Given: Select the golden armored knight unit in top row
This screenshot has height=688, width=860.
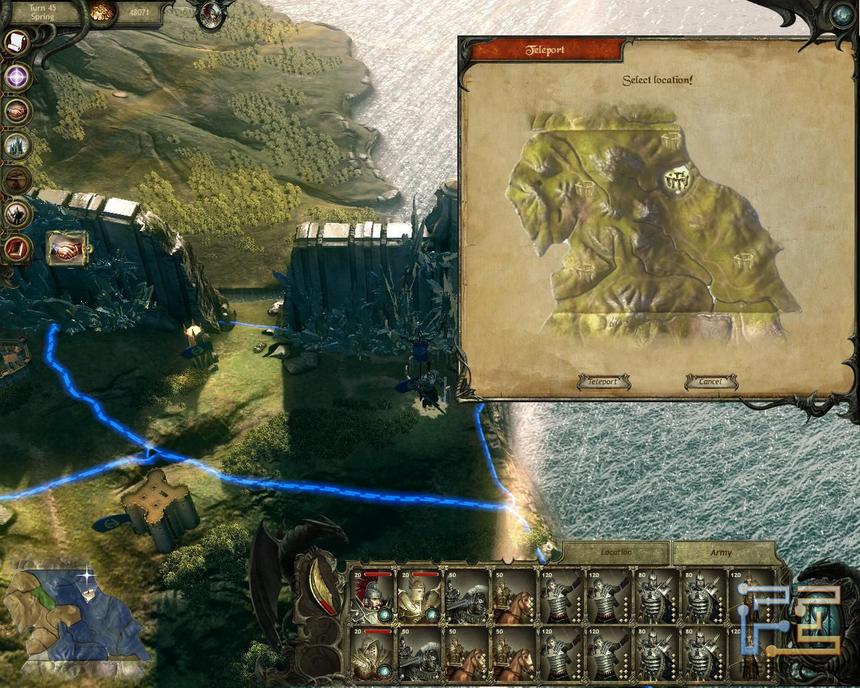Looking at the screenshot, I should tap(419, 599).
